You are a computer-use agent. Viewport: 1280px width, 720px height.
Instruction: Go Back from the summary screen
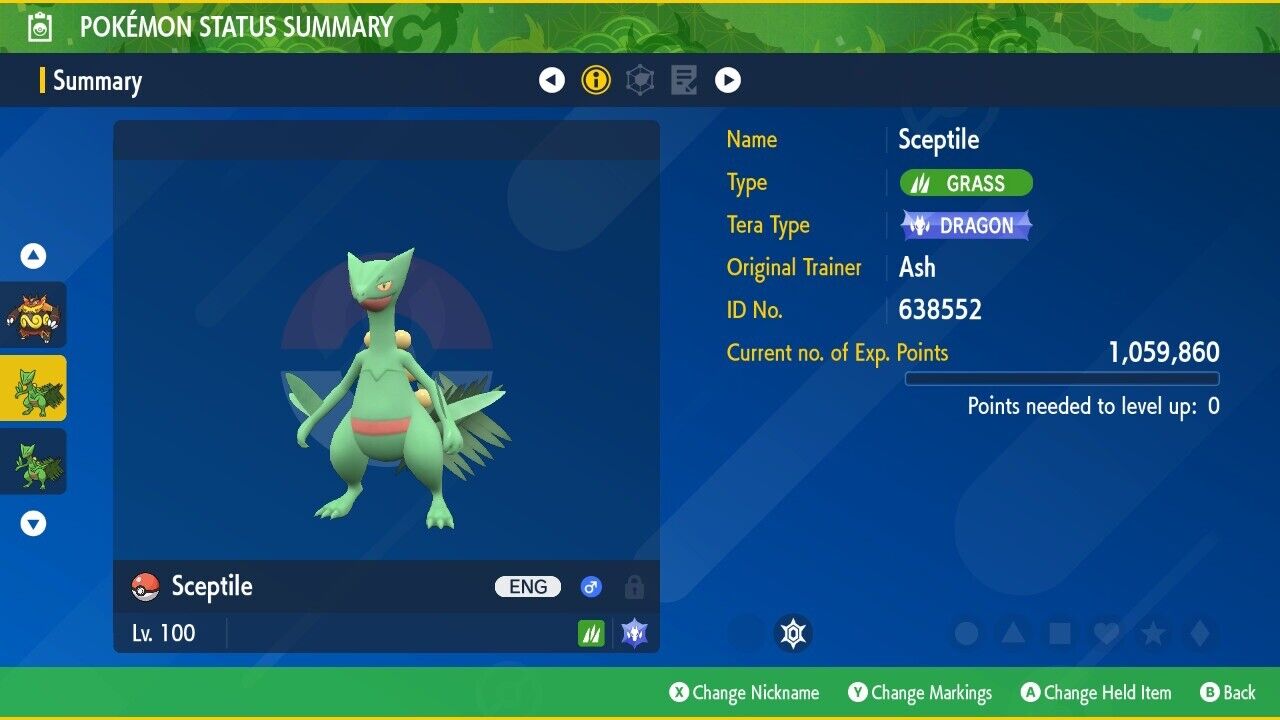pyautogui.click(x=1228, y=693)
